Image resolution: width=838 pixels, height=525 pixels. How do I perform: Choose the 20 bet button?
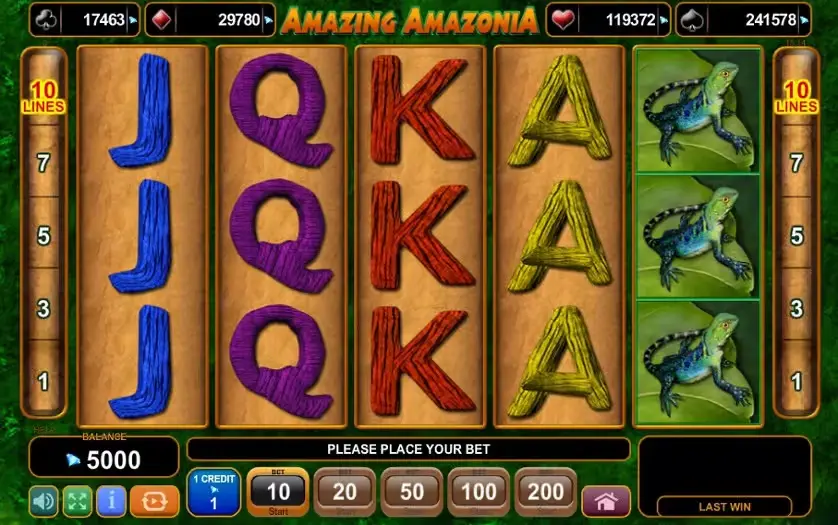point(344,492)
